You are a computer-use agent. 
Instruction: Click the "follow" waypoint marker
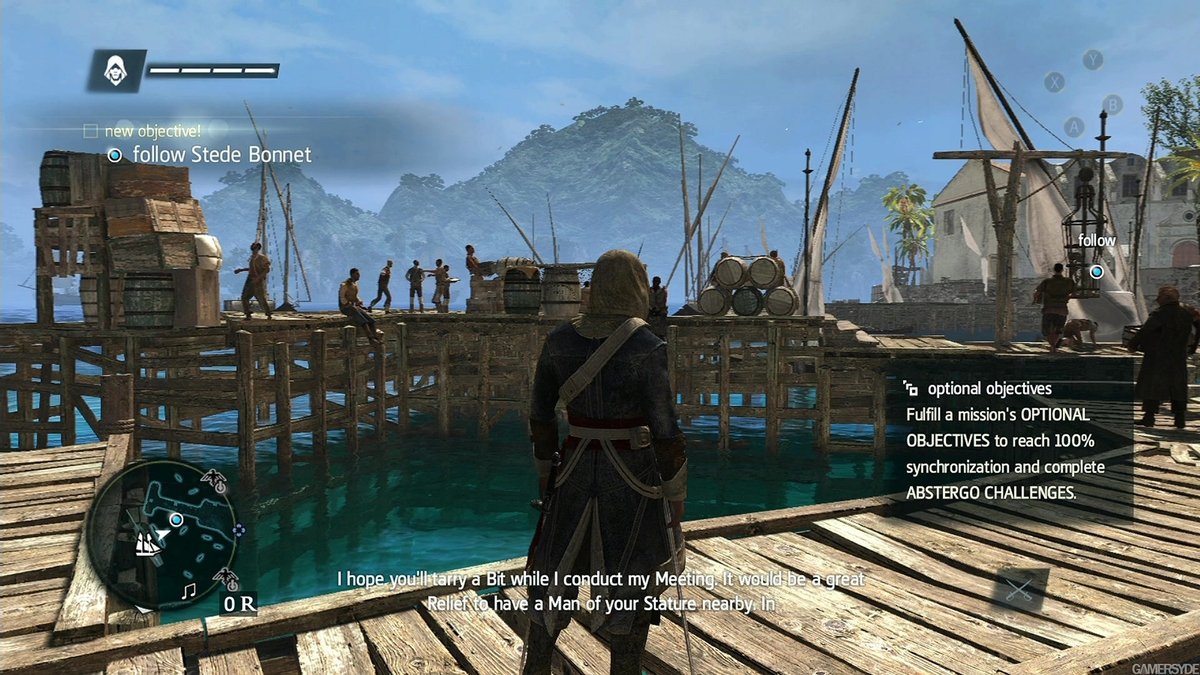pos(1096,270)
